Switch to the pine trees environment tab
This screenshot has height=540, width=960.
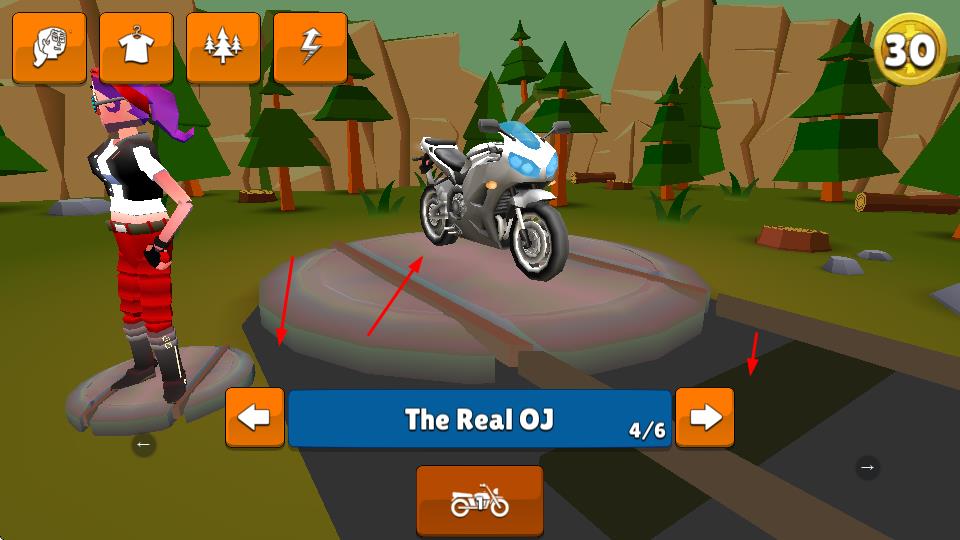(x=223, y=48)
